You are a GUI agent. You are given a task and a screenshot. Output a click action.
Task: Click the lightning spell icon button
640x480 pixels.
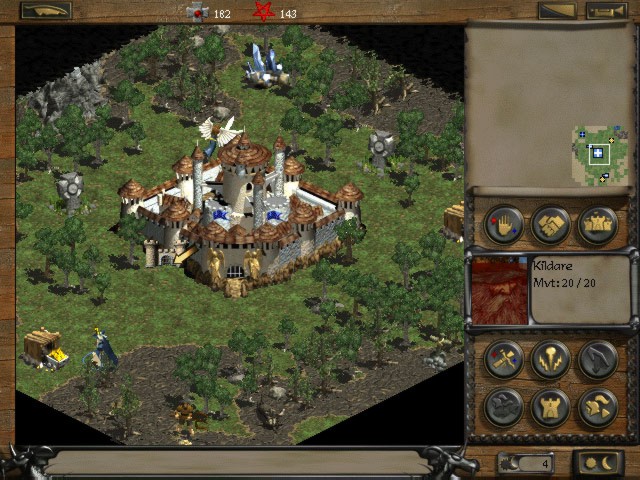point(551,359)
